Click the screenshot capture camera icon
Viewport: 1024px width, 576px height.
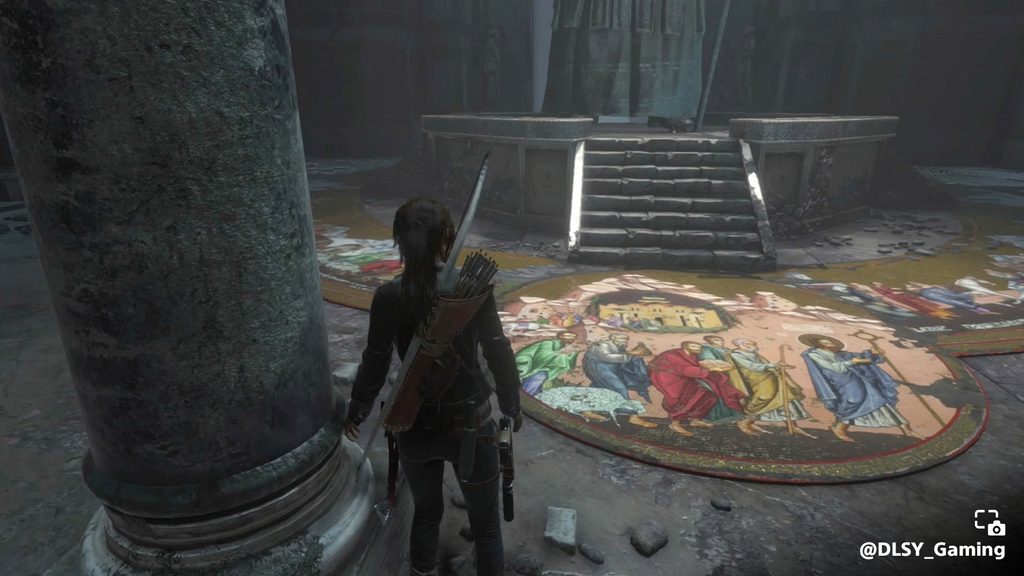pyautogui.click(x=989, y=523)
